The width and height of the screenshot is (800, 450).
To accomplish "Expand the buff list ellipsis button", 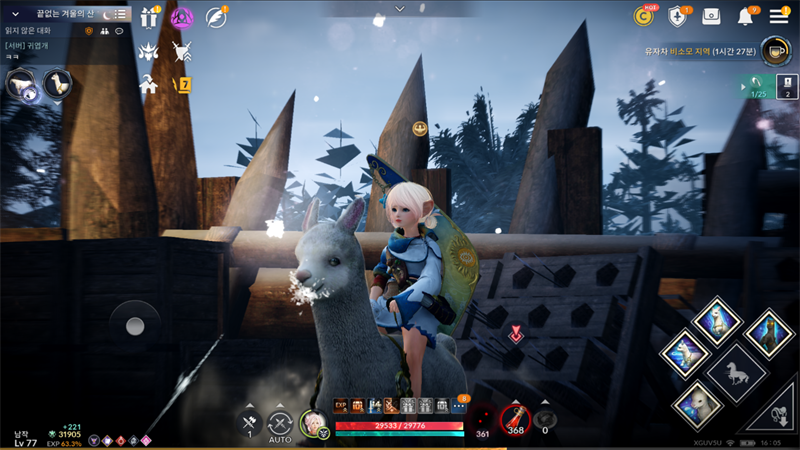I will [459, 405].
